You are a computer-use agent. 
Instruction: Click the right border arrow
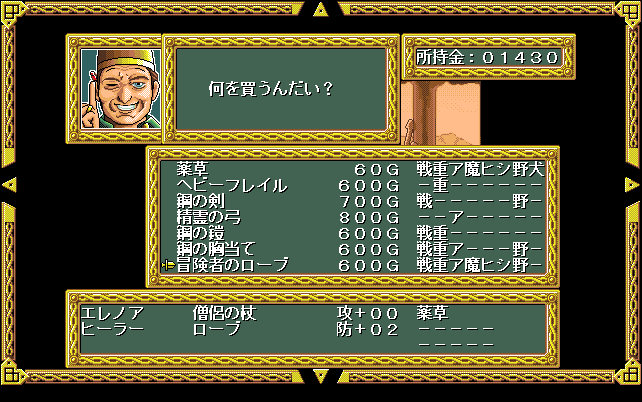632,185
